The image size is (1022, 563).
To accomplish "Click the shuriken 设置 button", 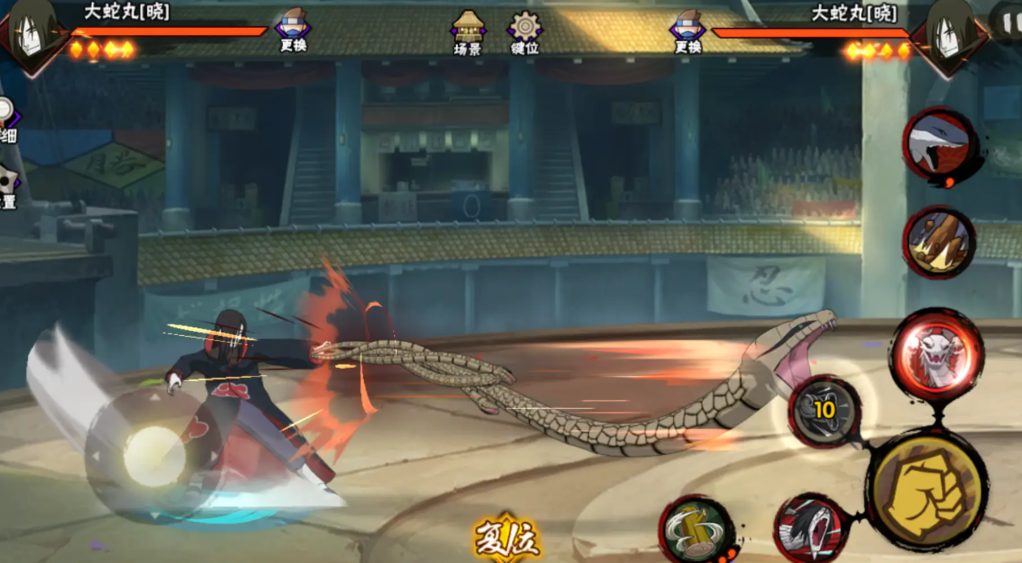I will (x=7, y=186).
